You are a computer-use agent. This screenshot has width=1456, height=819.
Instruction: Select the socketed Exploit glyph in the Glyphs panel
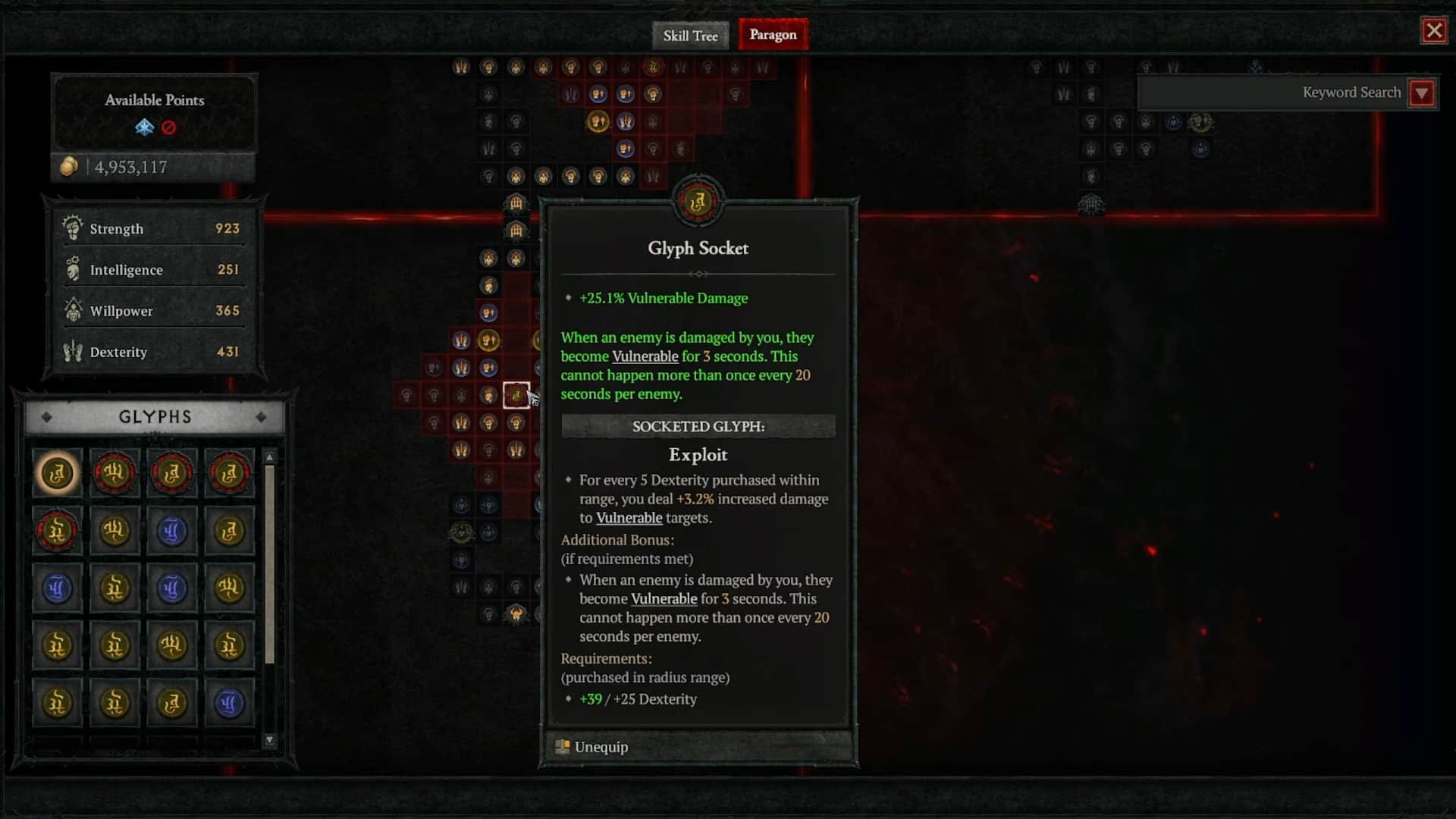(57, 472)
